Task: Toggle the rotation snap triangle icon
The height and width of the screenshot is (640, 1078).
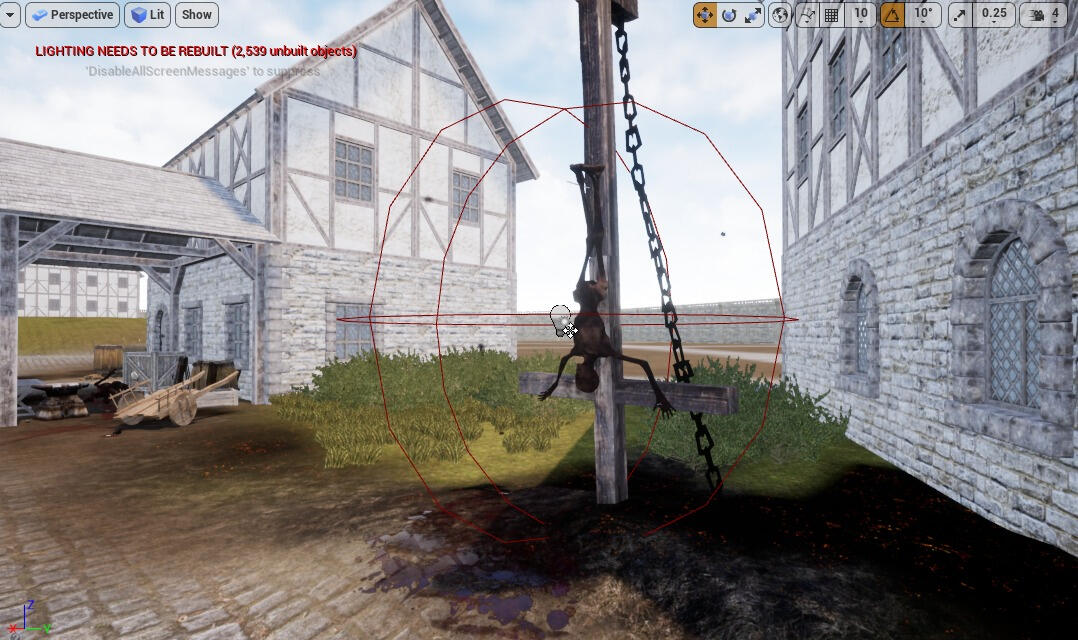Action: coord(892,15)
